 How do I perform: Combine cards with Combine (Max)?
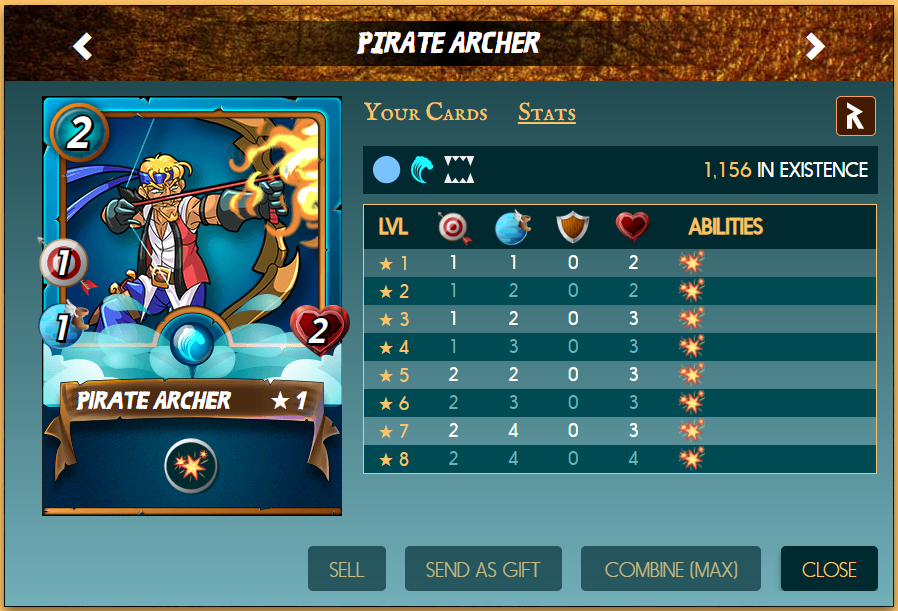tap(671, 569)
